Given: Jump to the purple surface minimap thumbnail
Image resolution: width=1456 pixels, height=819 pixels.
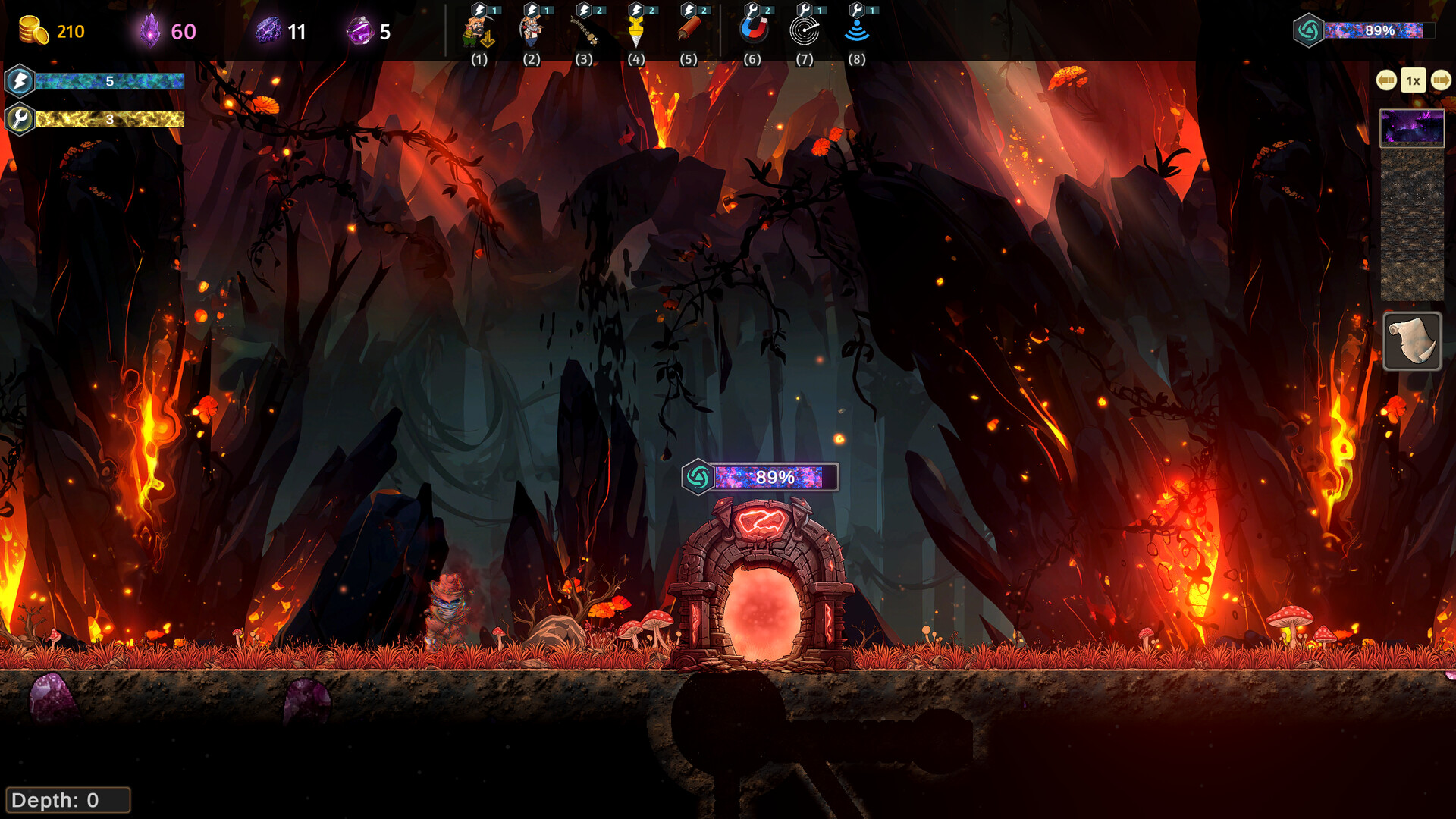Looking at the screenshot, I should pyautogui.click(x=1412, y=127).
